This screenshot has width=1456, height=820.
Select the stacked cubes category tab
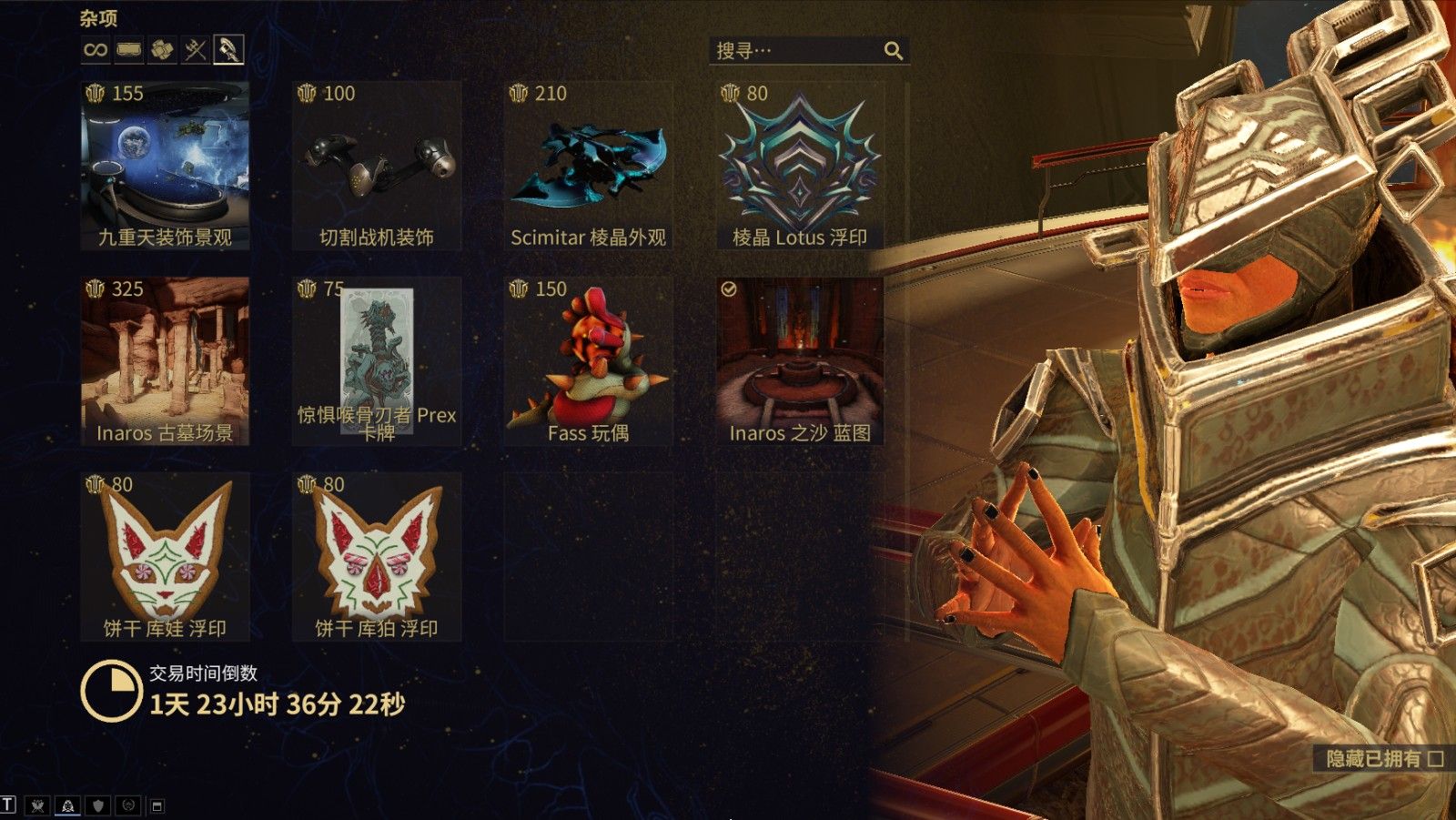tap(162, 50)
